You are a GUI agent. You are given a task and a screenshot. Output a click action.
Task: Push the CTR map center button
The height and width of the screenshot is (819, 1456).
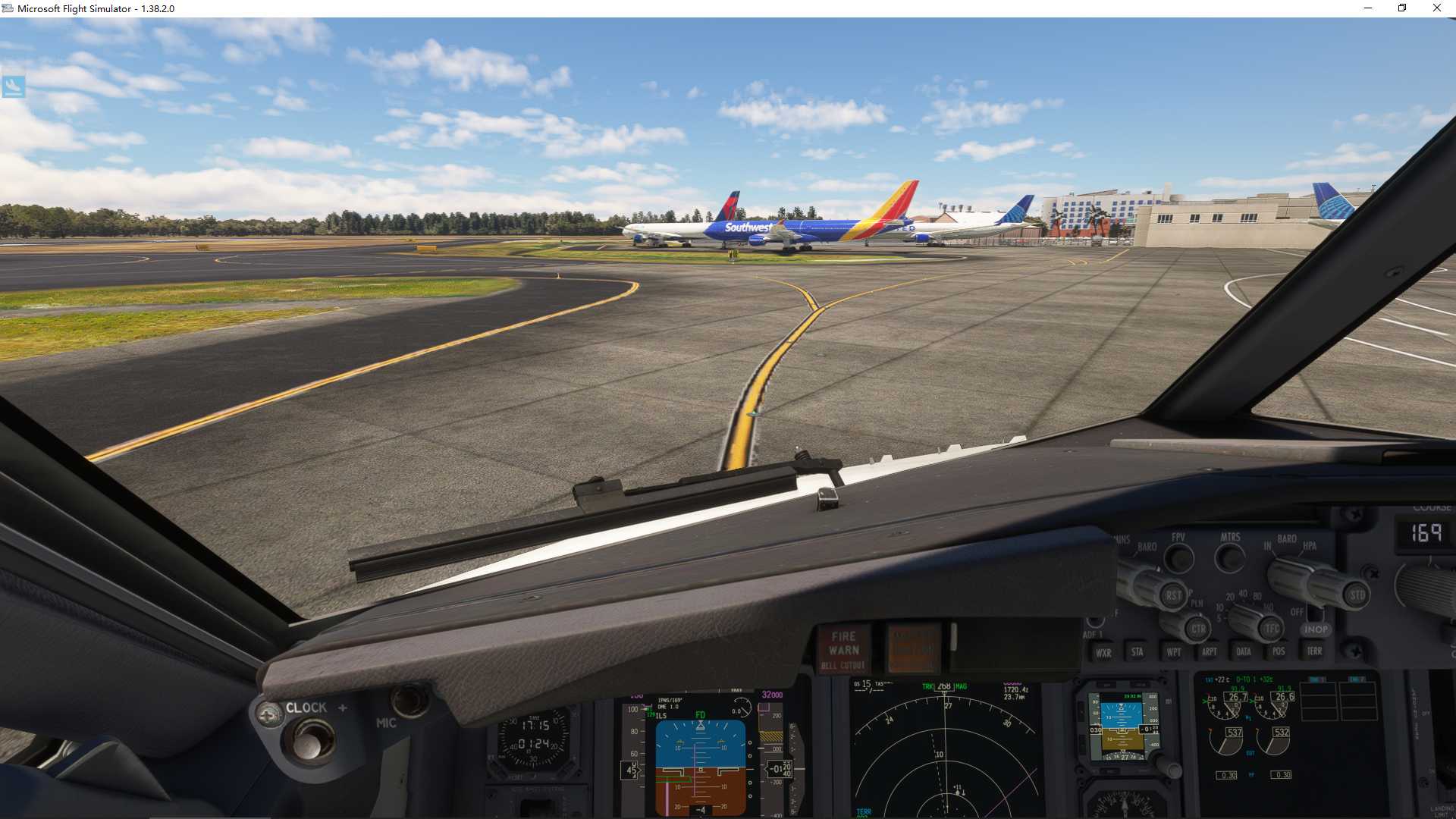click(x=1198, y=629)
